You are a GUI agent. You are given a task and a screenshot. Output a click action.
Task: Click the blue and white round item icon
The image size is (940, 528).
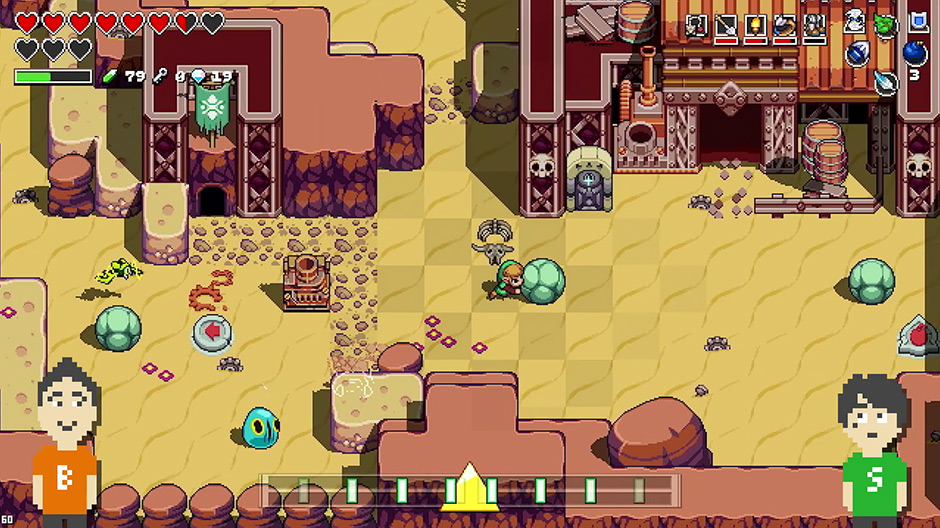coord(856,54)
